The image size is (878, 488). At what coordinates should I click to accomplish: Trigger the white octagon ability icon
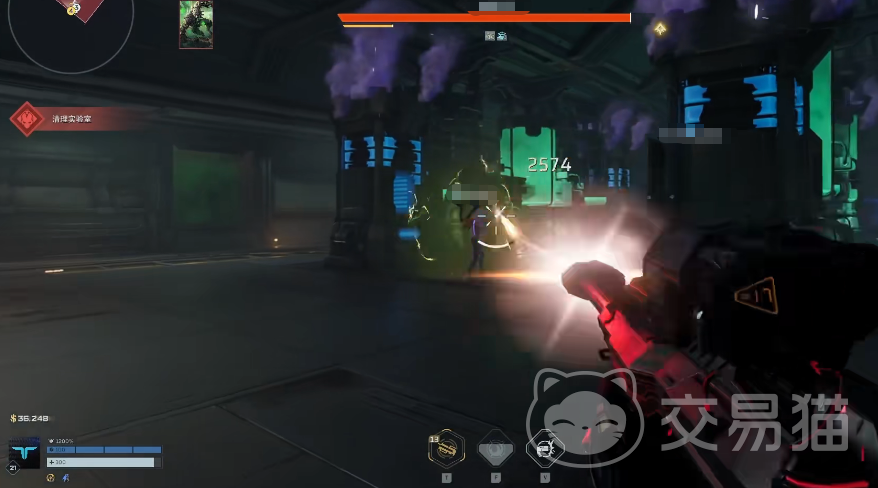point(545,448)
